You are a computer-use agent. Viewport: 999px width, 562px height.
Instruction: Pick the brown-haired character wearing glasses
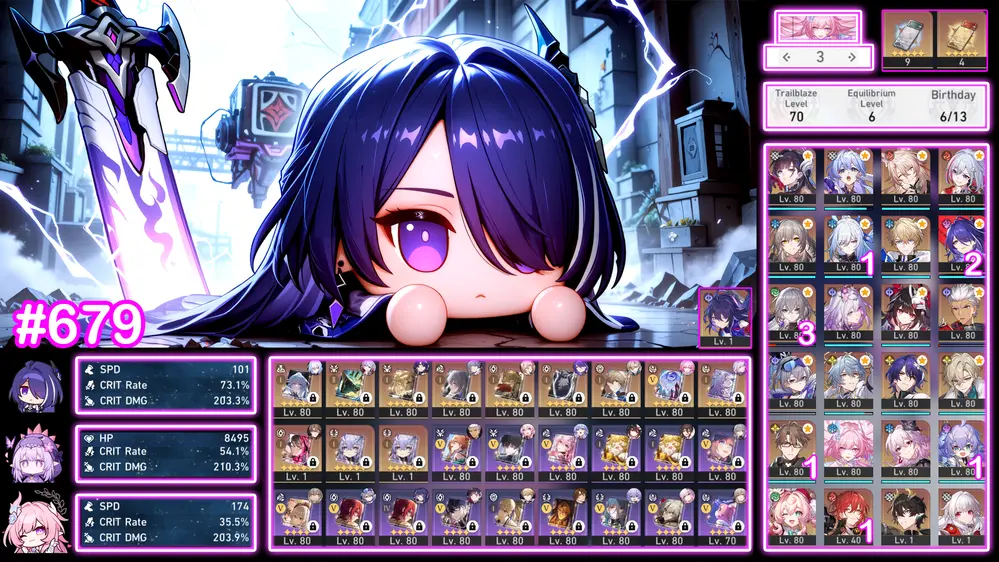point(791,448)
